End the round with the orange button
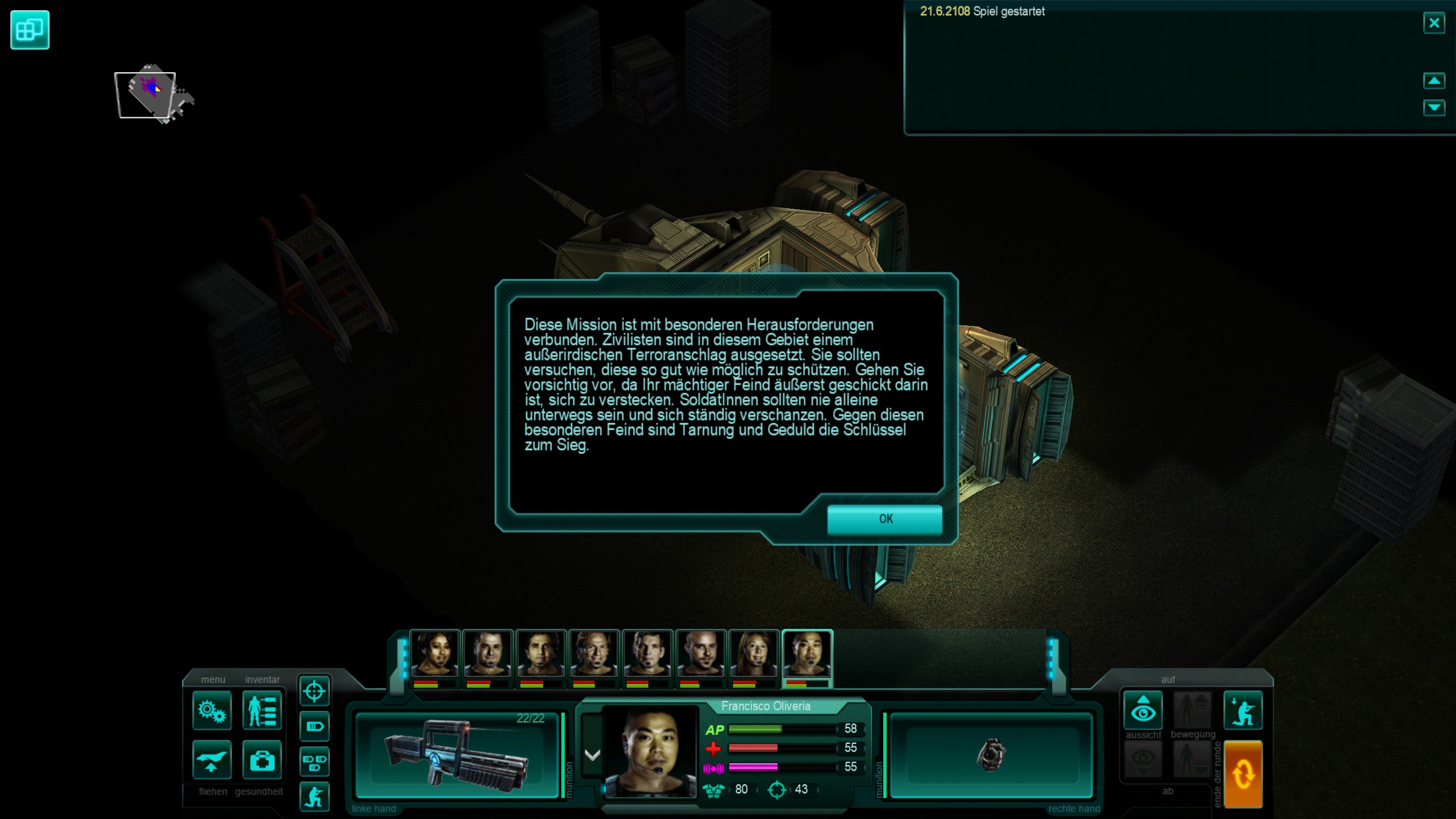This screenshot has width=1456, height=819. coord(1243,773)
